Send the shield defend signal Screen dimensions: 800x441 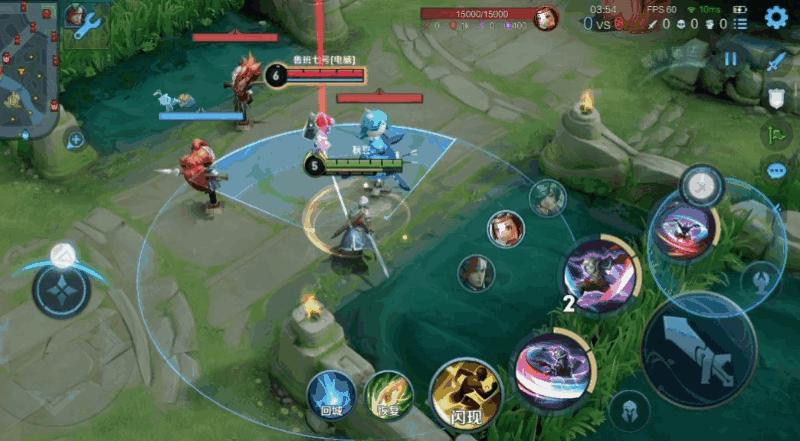(x=777, y=97)
